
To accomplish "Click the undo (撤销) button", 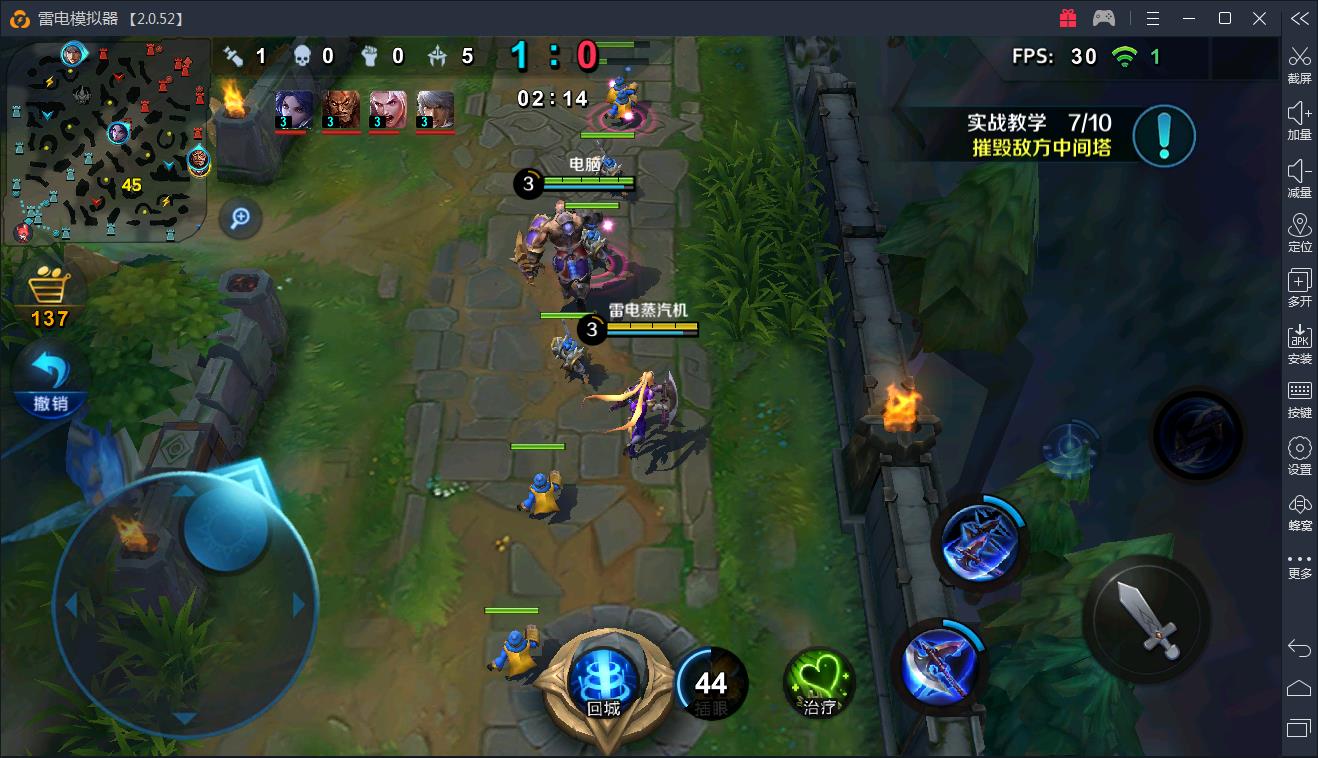I will point(50,380).
